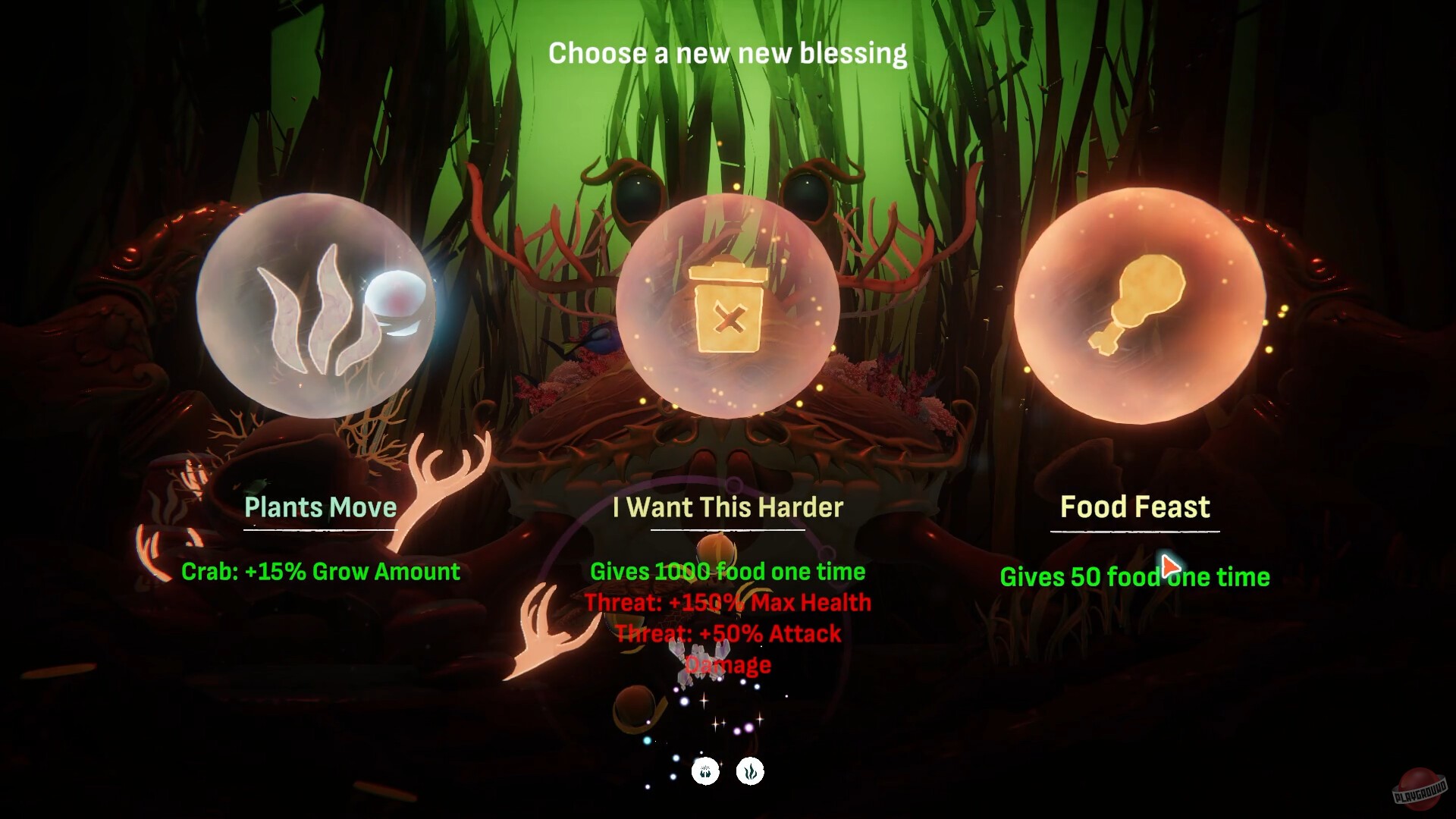Click the Crab +15% Grow Amount text

(x=321, y=572)
